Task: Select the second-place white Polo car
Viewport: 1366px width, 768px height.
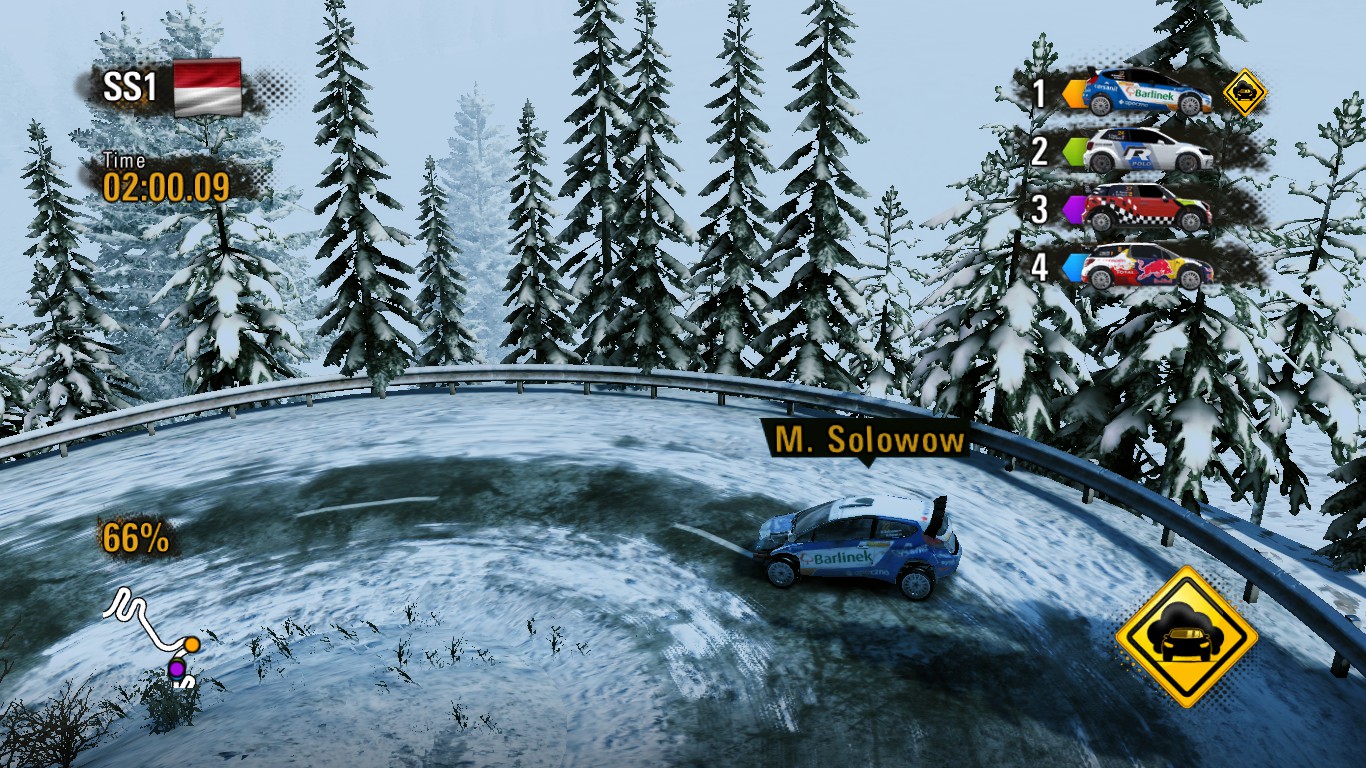Action: [1148, 151]
